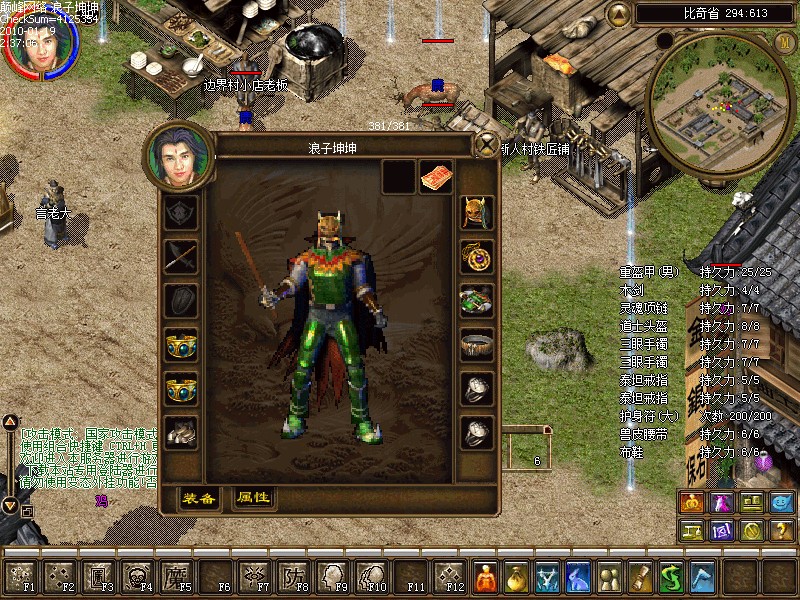Click the purple-gem necklace slot
Screen dimensions: 800x600
point(477,256)
